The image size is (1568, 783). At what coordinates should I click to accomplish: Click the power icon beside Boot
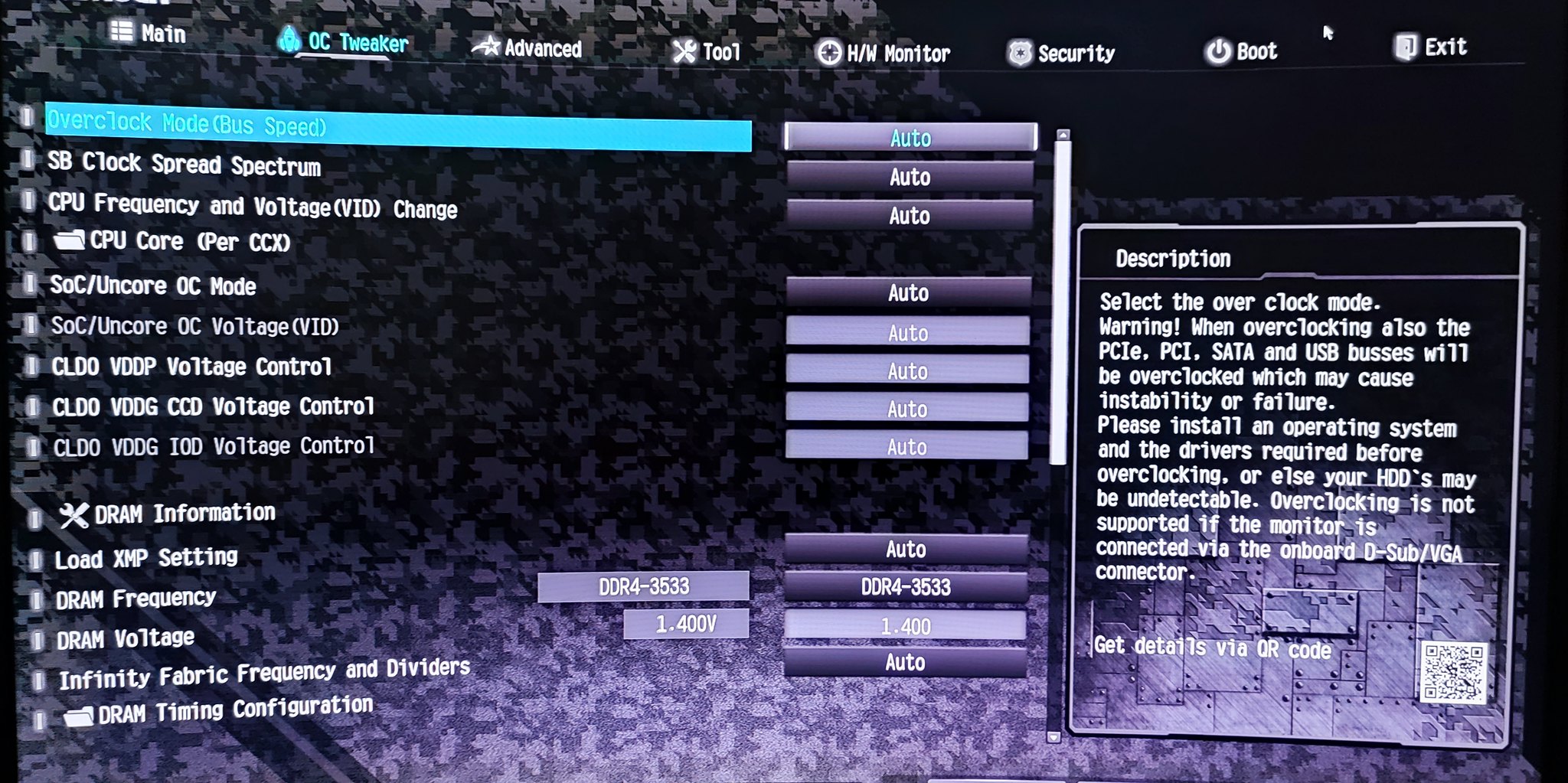coord(1220,51)
